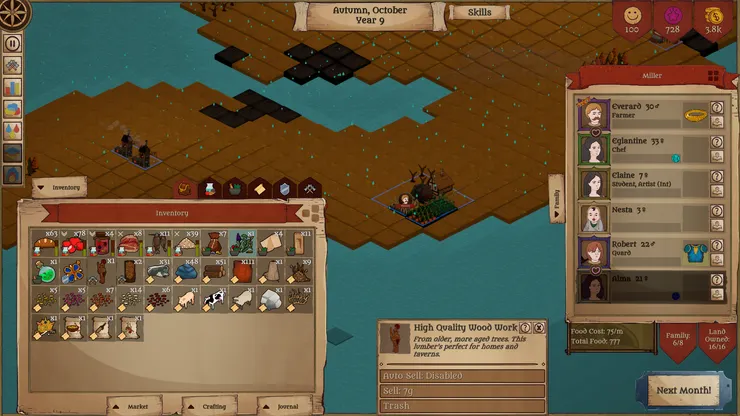The image size is (740, 416).
Task: Click the Next Month! button
Action: (x=683, y=389)
